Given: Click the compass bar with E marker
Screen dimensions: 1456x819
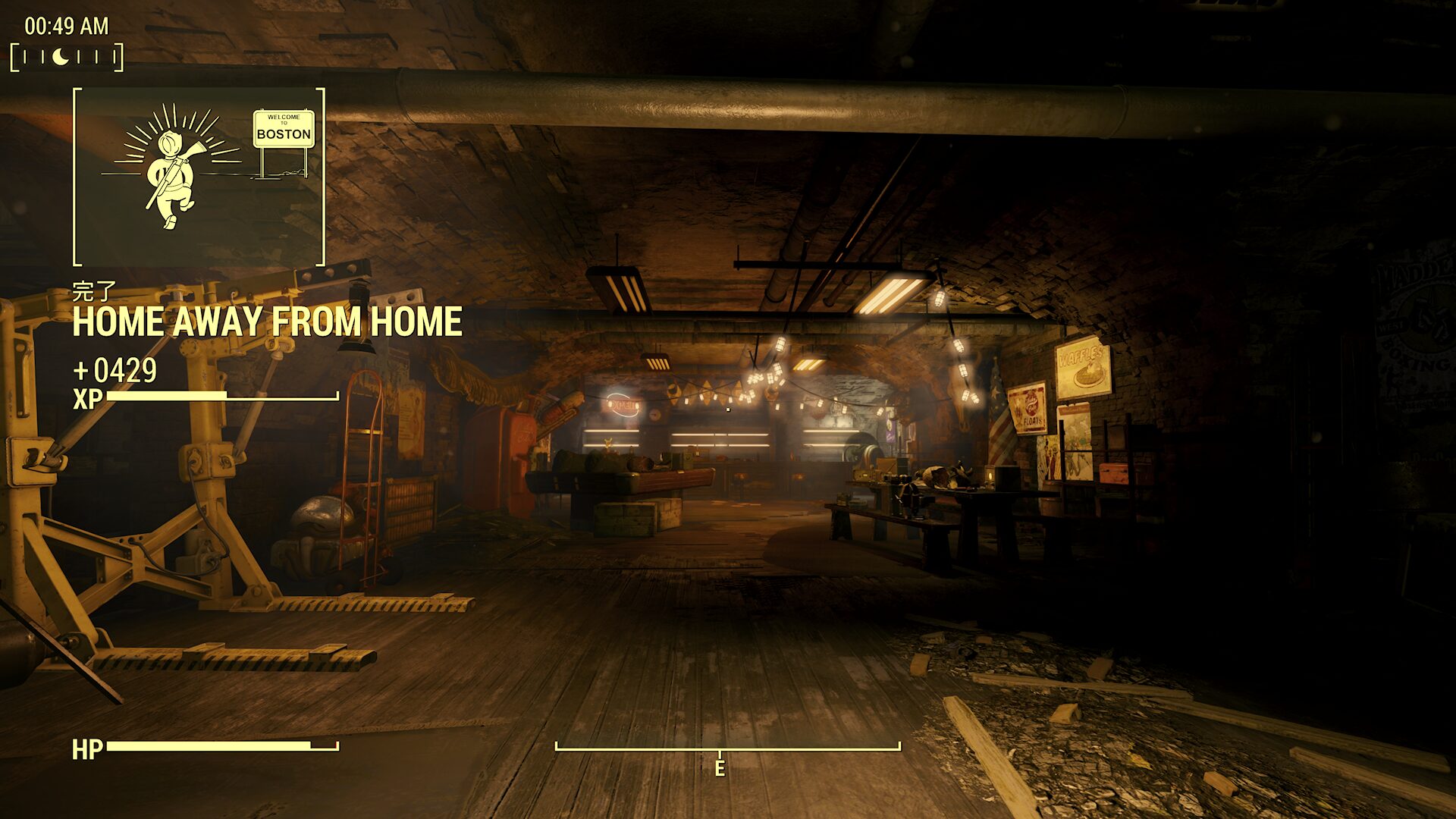Looking at the screenshot, I should (727, 749).
